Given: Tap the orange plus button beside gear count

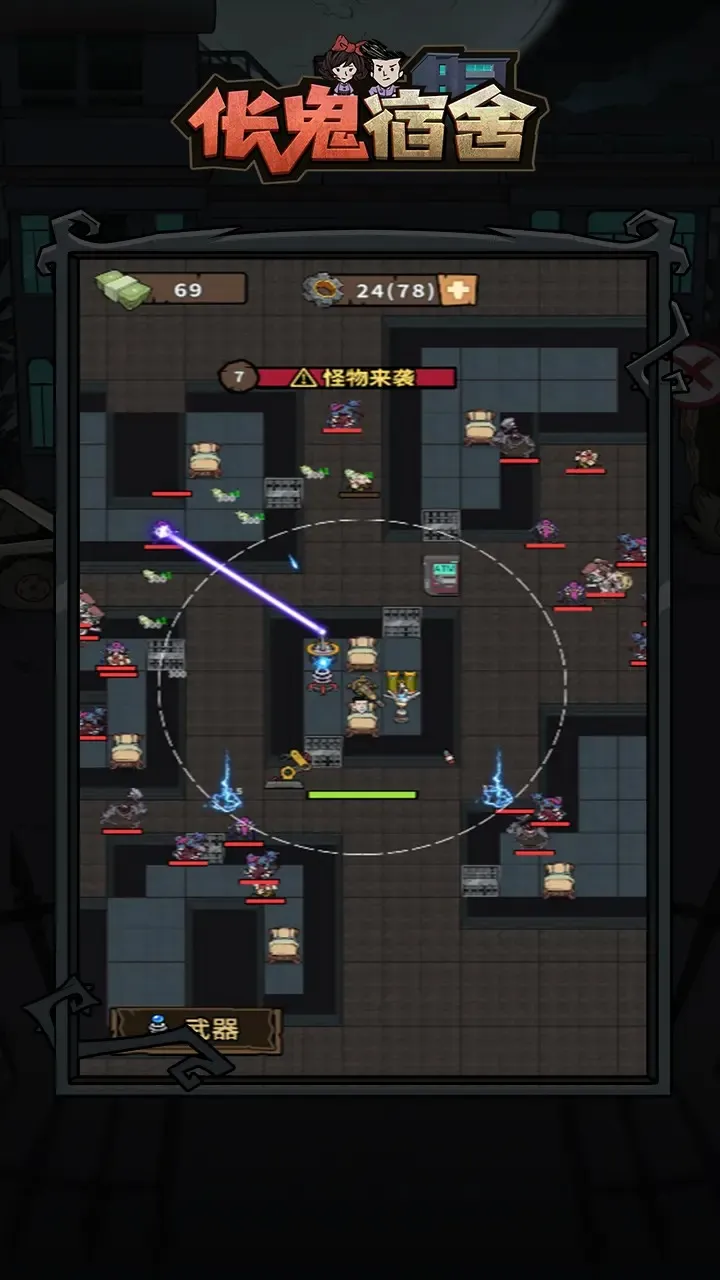Looking at the screenshot, I should tap(459, 290).
